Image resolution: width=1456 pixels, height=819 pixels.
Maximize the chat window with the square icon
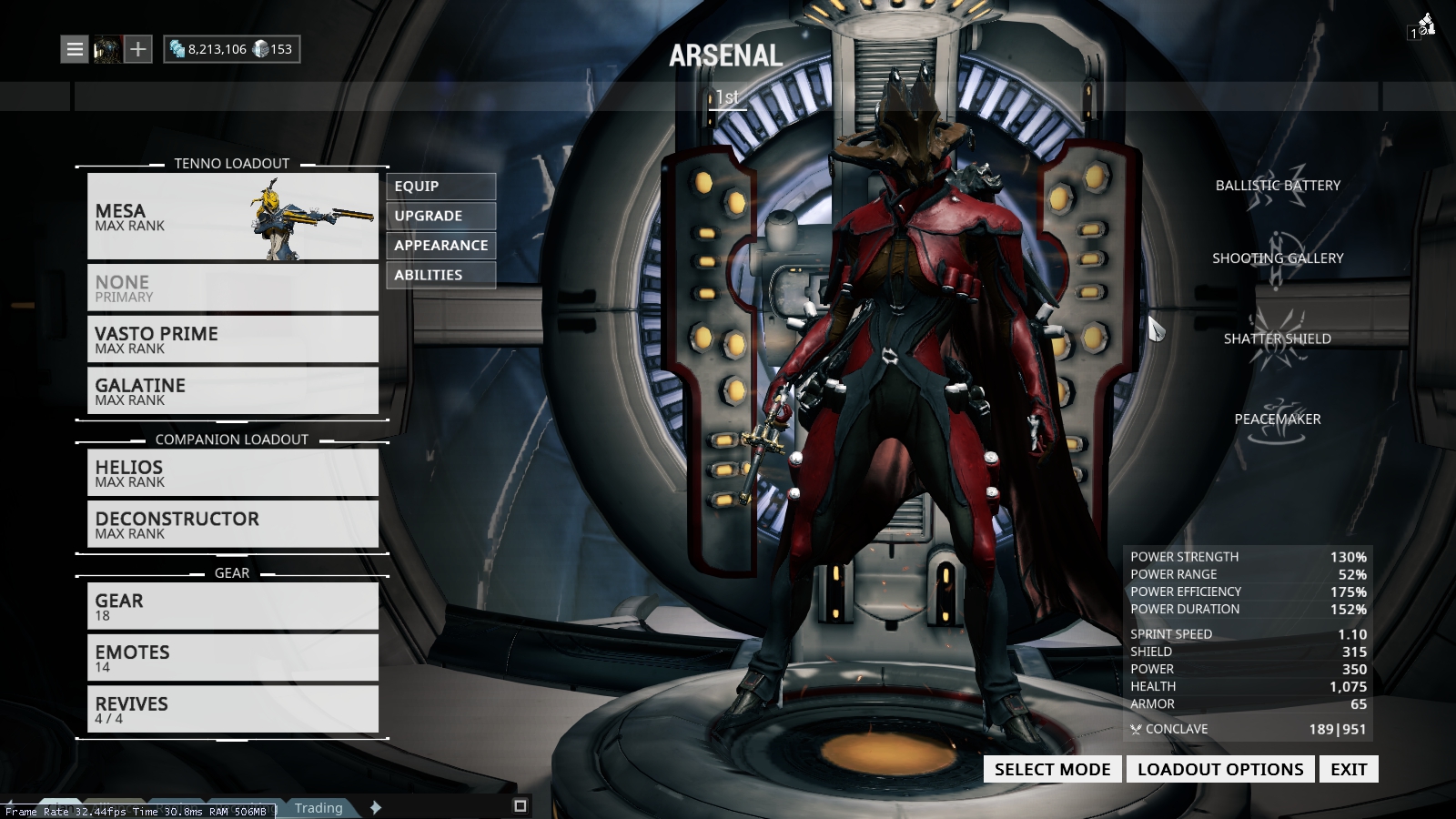point(520,806)
